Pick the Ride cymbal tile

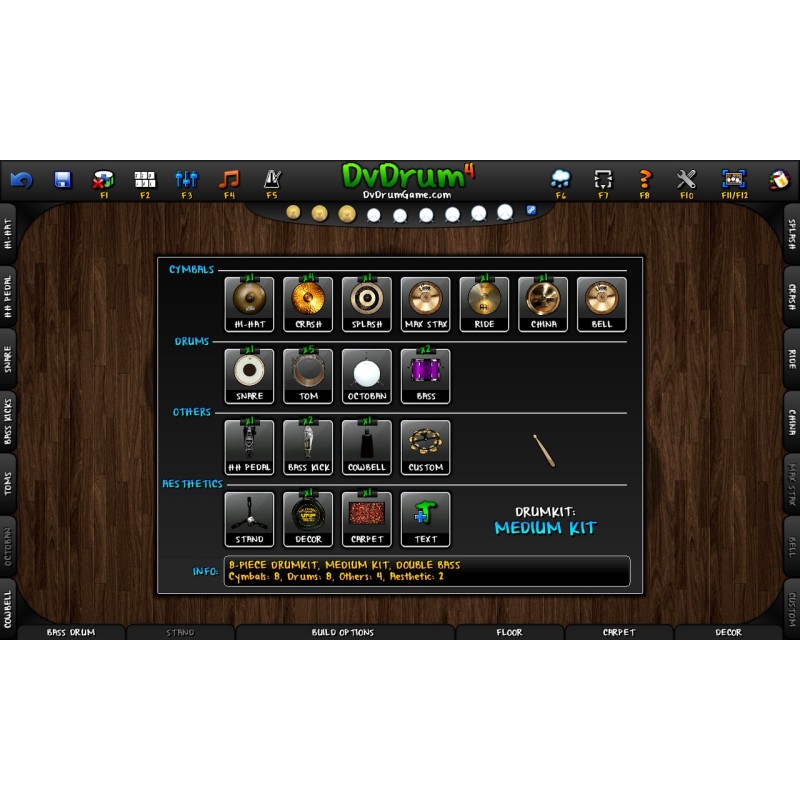click(485, 303)
